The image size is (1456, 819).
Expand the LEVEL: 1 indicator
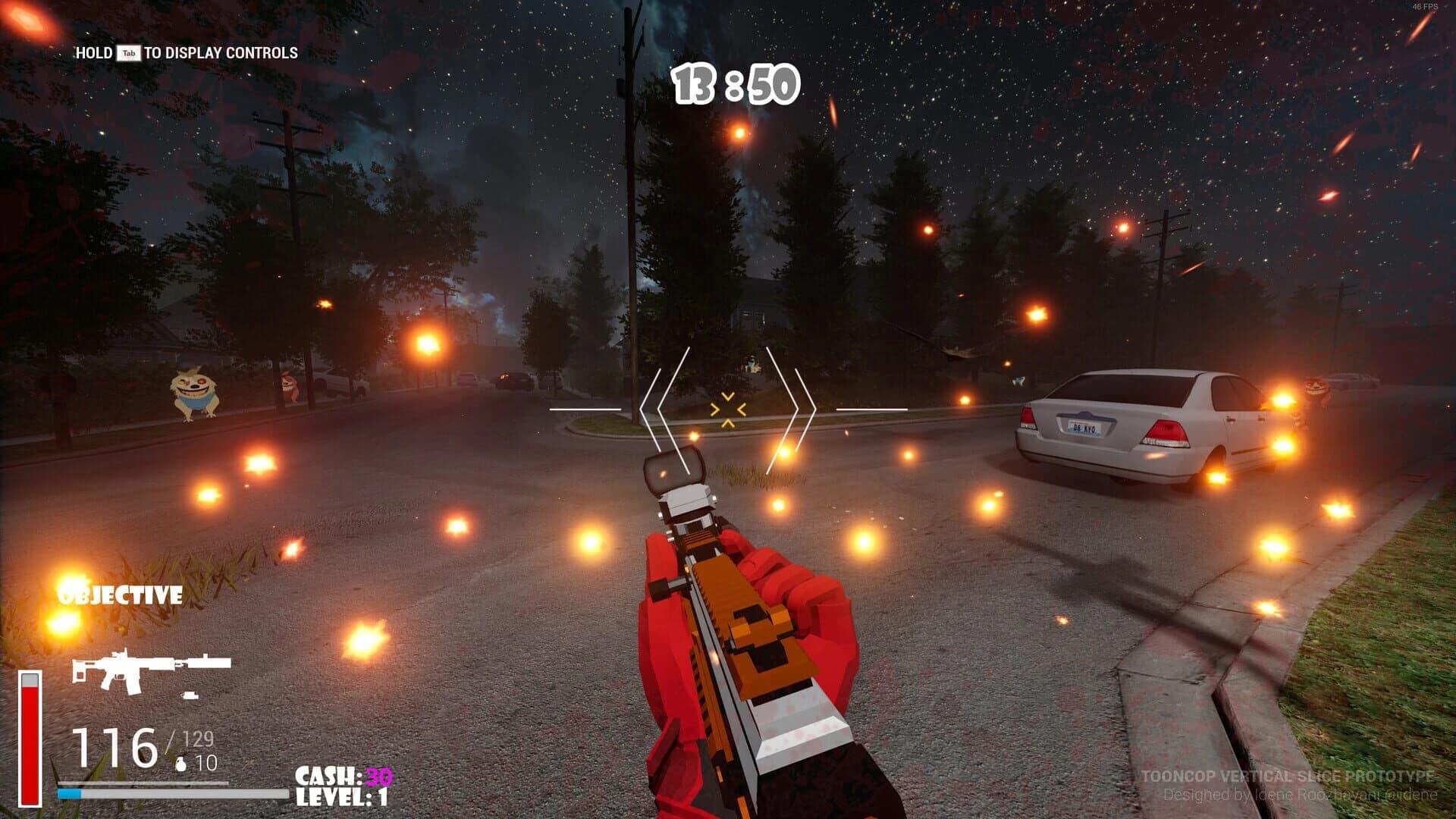coord(343,796)
